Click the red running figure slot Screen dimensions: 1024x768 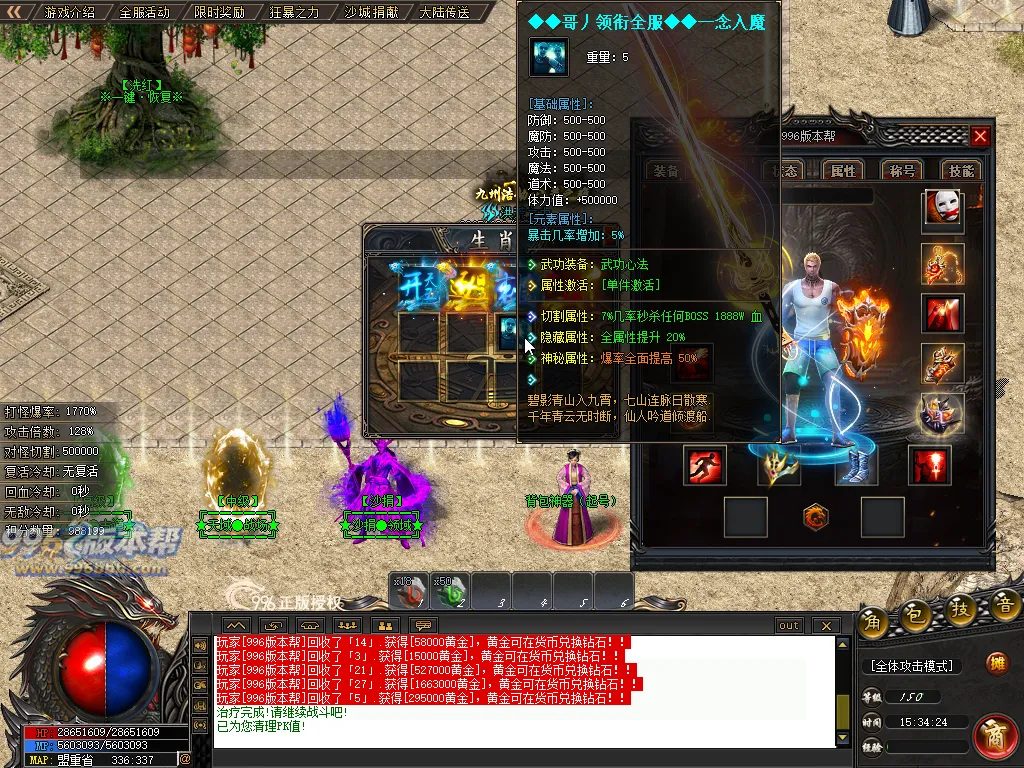(705, 466)
